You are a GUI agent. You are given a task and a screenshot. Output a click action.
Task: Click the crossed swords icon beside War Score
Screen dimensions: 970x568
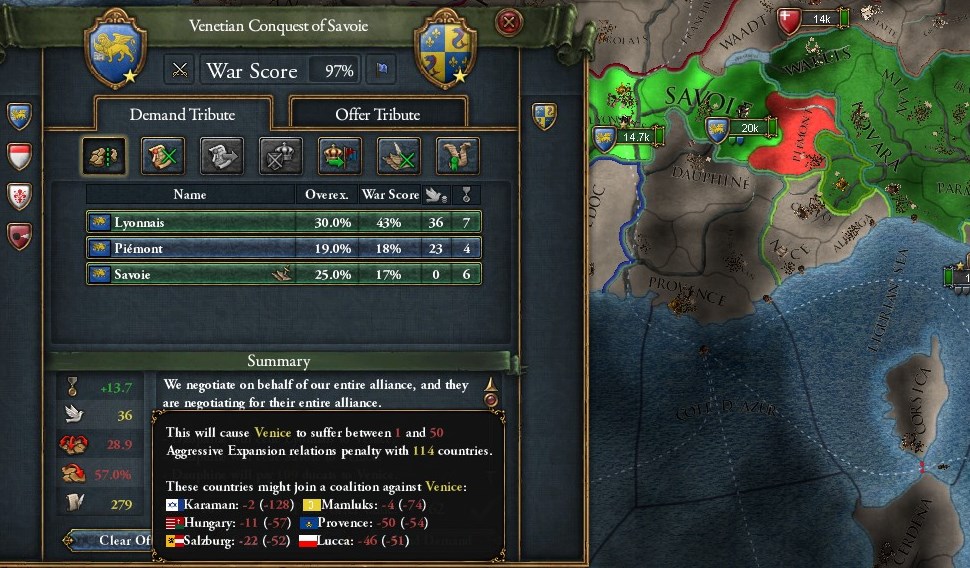pos(180,70)
